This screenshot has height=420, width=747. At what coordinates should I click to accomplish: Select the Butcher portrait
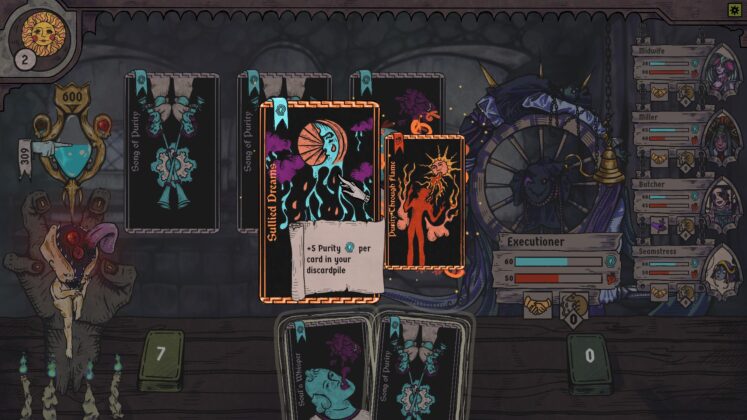click(x=719, y=205)
